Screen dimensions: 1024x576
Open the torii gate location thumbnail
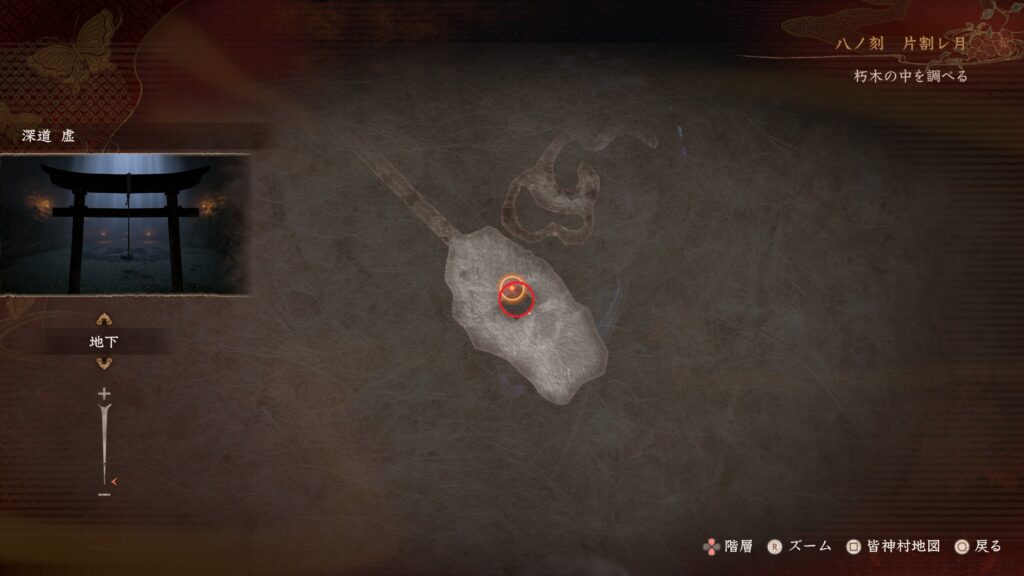tap(125, 224)
